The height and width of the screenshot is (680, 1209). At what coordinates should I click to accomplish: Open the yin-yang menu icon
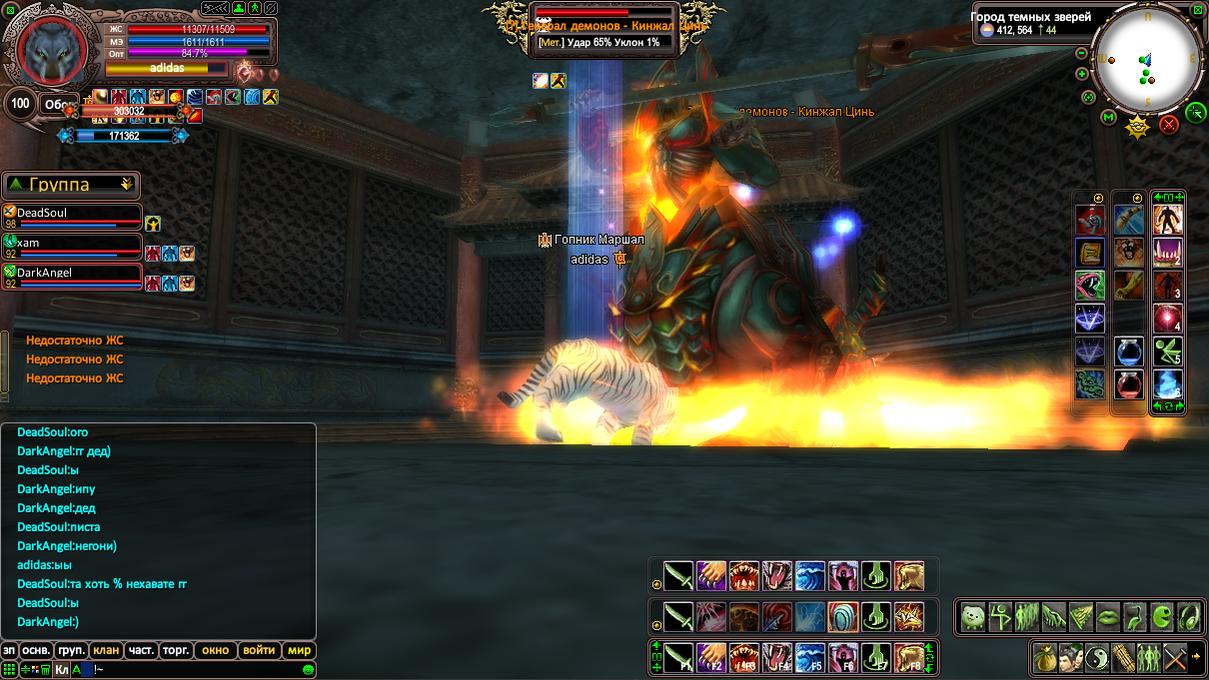pos(1099,657)
